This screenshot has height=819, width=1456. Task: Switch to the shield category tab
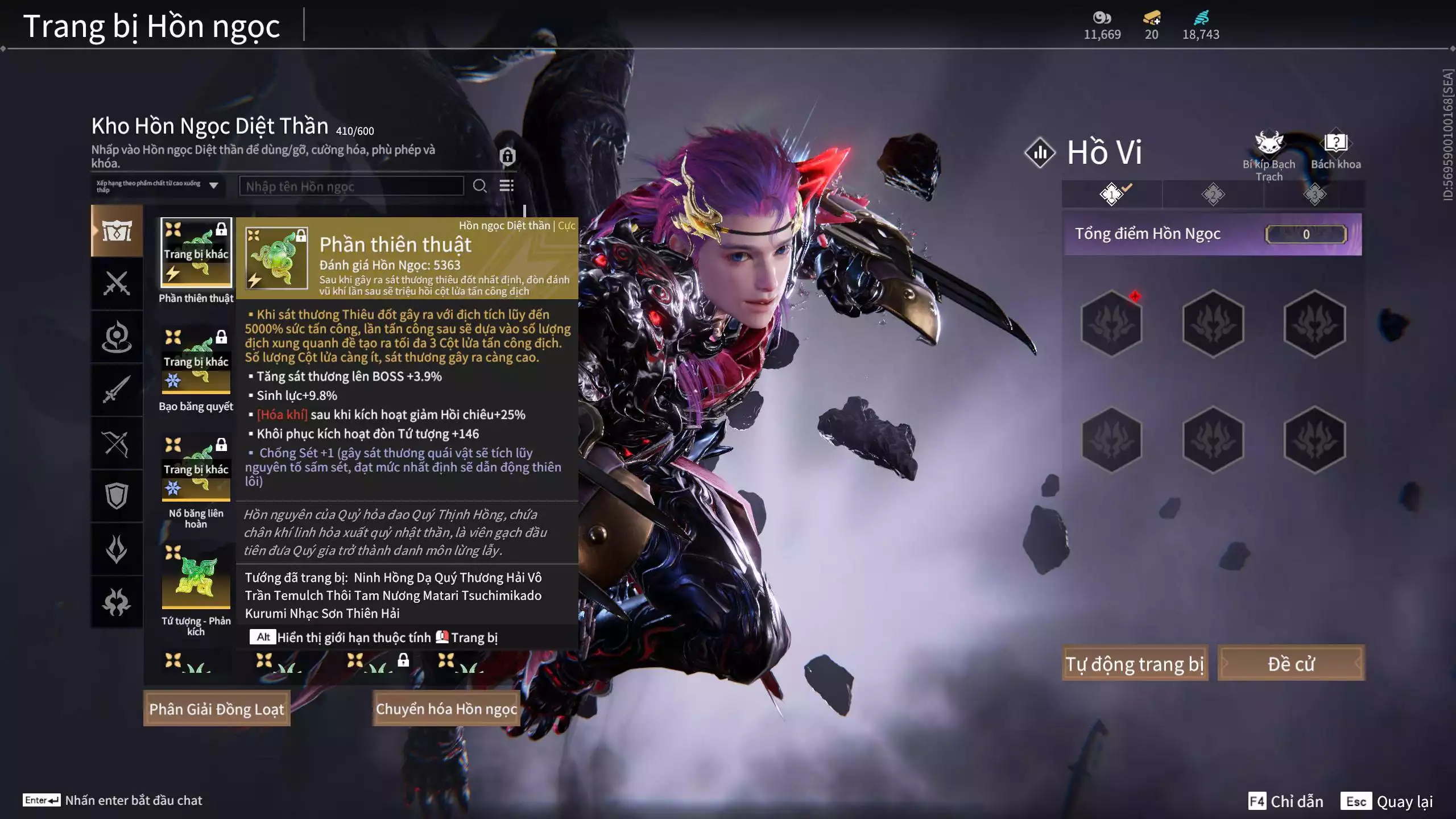tap(117, 496)
